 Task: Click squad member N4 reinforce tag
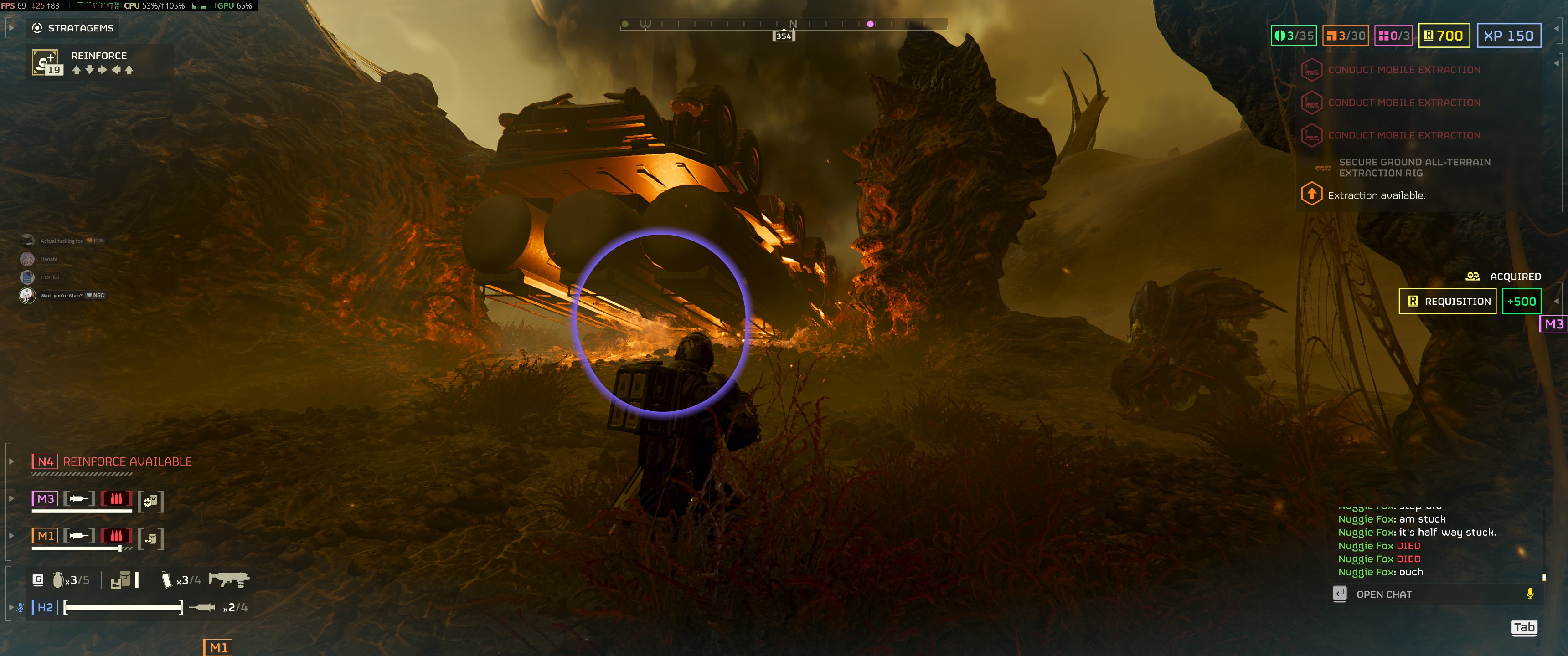coord(45,461)
